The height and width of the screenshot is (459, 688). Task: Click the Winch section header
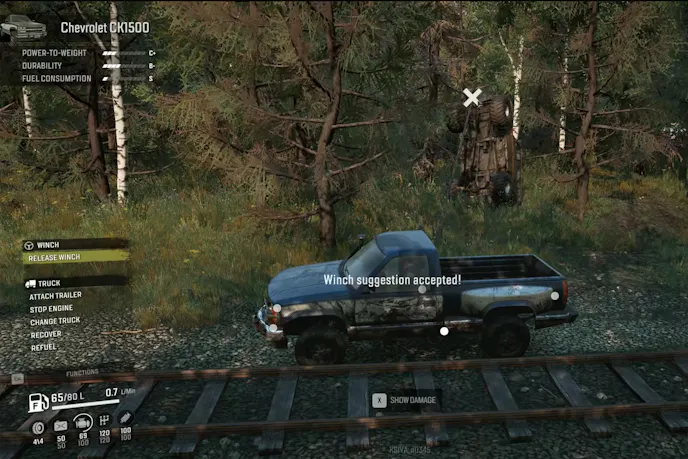tap(47, 245)
